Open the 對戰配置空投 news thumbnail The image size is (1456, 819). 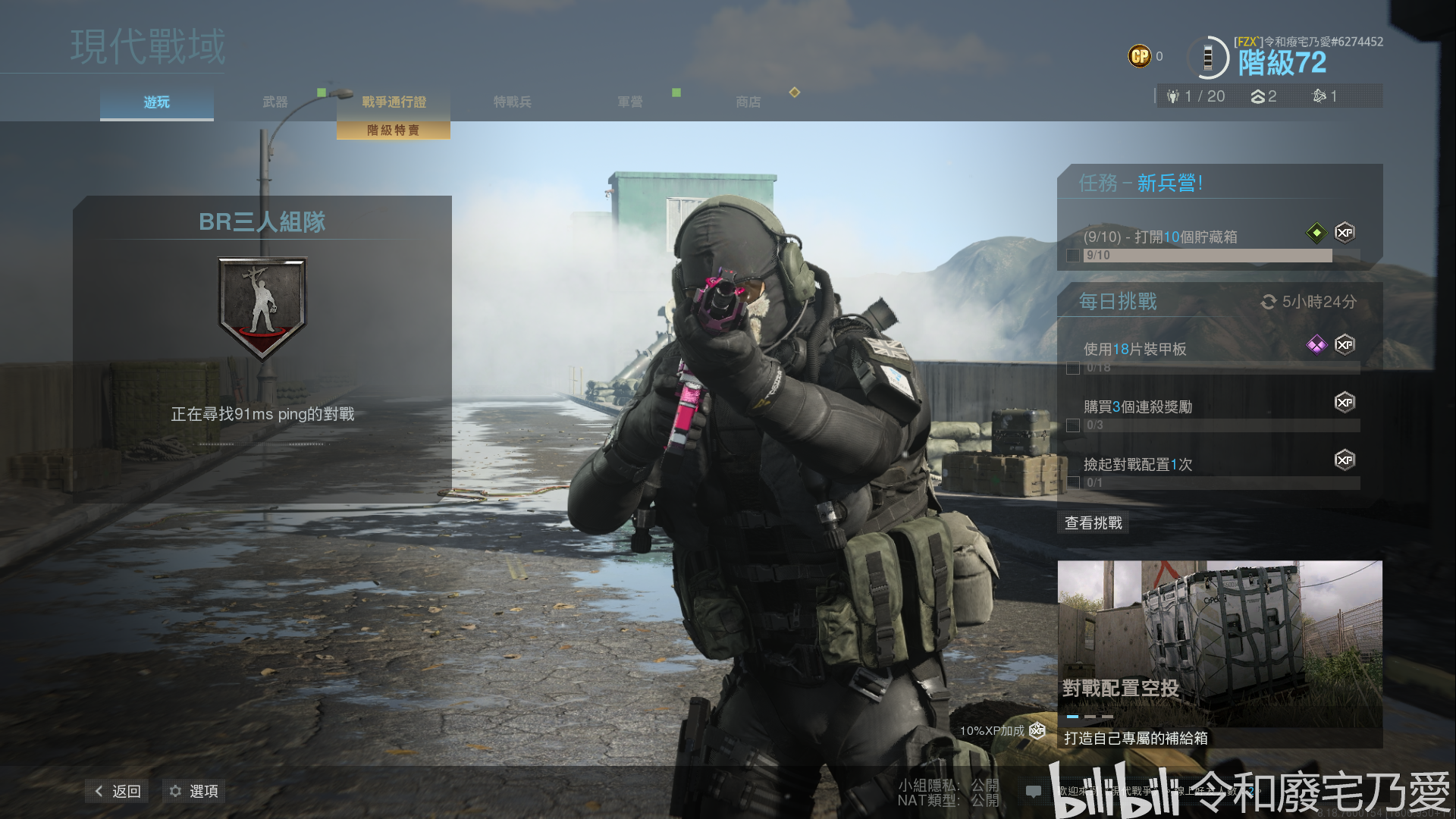(1219, 645)
